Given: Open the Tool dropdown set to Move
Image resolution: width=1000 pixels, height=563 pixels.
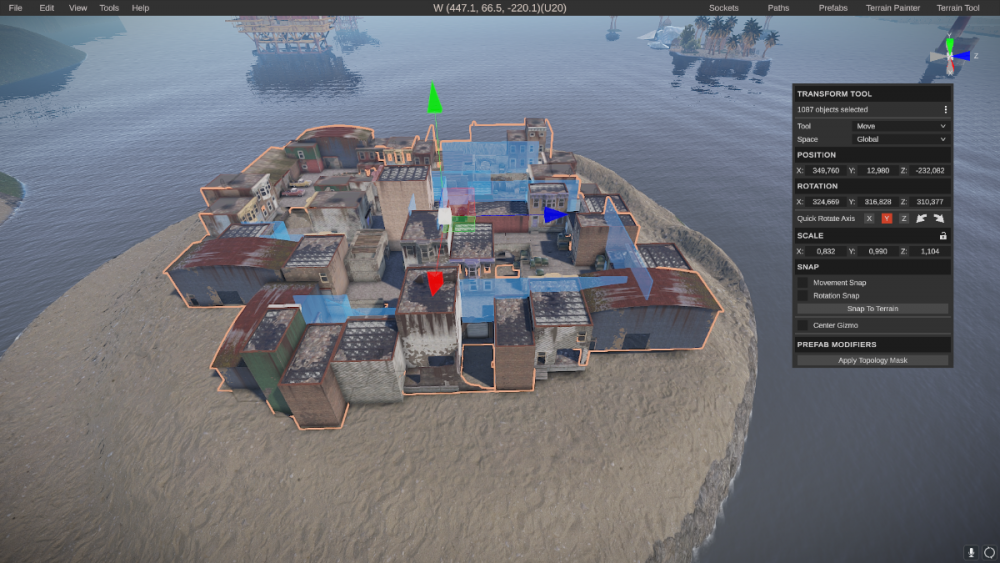Looking at the screenshot, I should coord(899,126).
